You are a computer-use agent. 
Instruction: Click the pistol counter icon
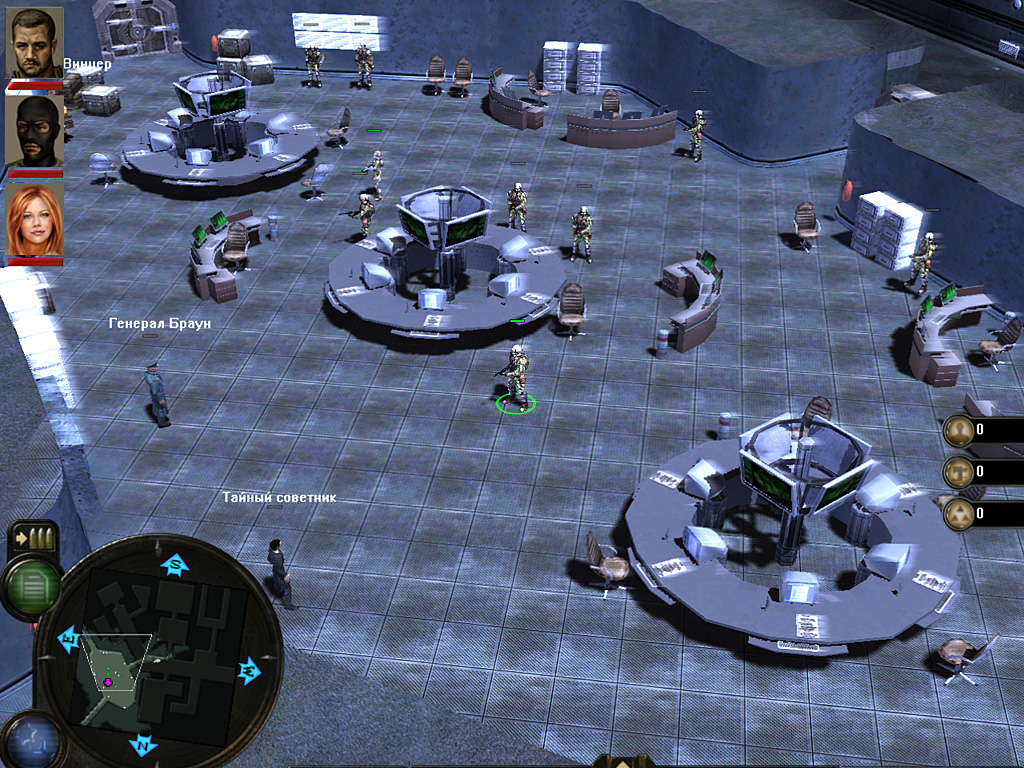coord(958,471)
